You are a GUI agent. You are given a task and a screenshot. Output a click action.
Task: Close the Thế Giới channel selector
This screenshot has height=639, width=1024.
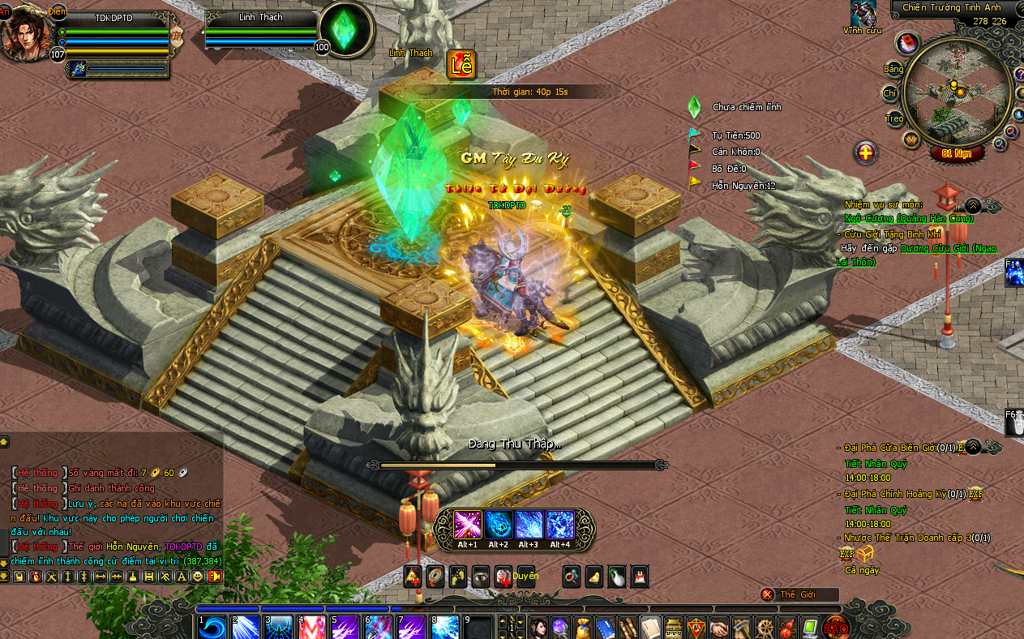point(768,594)
